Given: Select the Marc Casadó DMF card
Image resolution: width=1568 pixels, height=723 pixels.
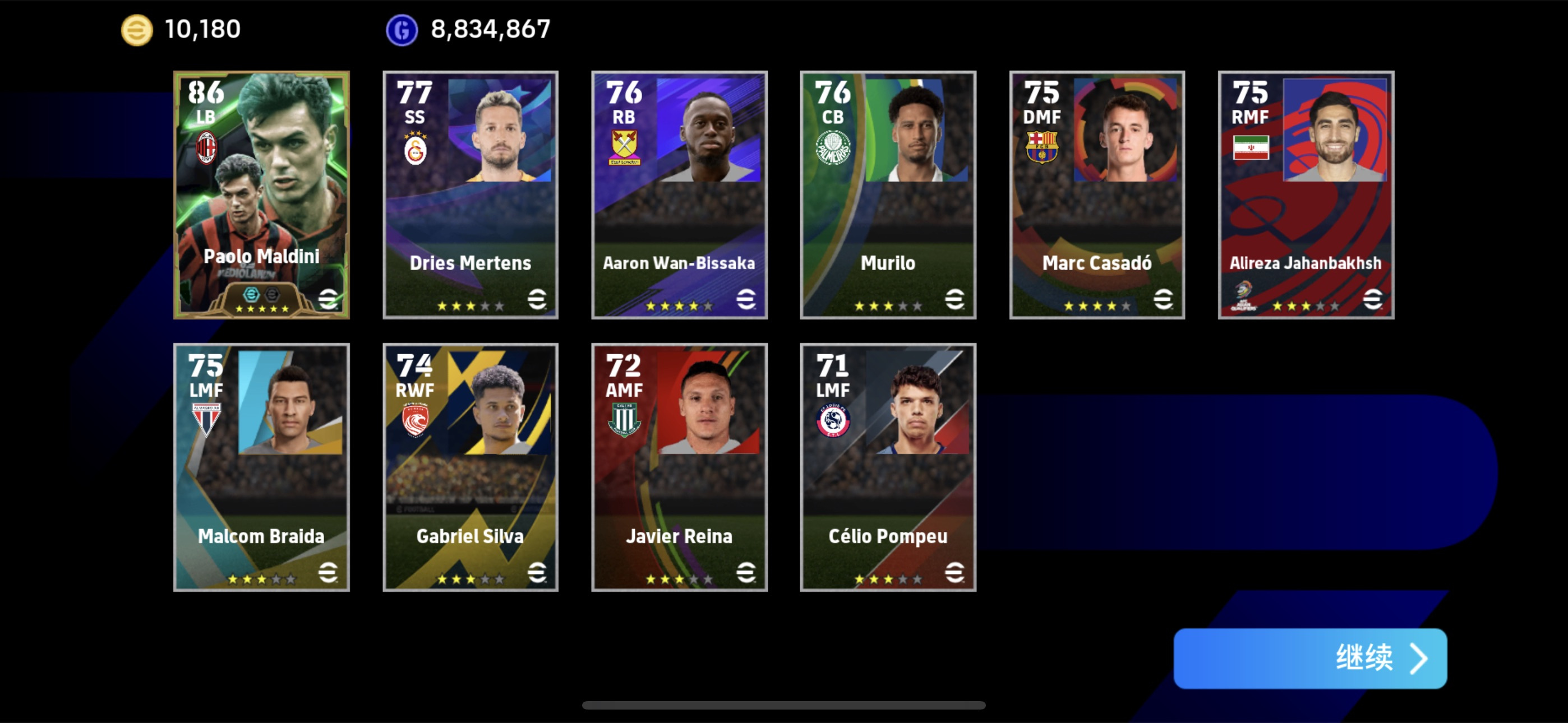Looking at the screenshot, I should [1096, 194].
